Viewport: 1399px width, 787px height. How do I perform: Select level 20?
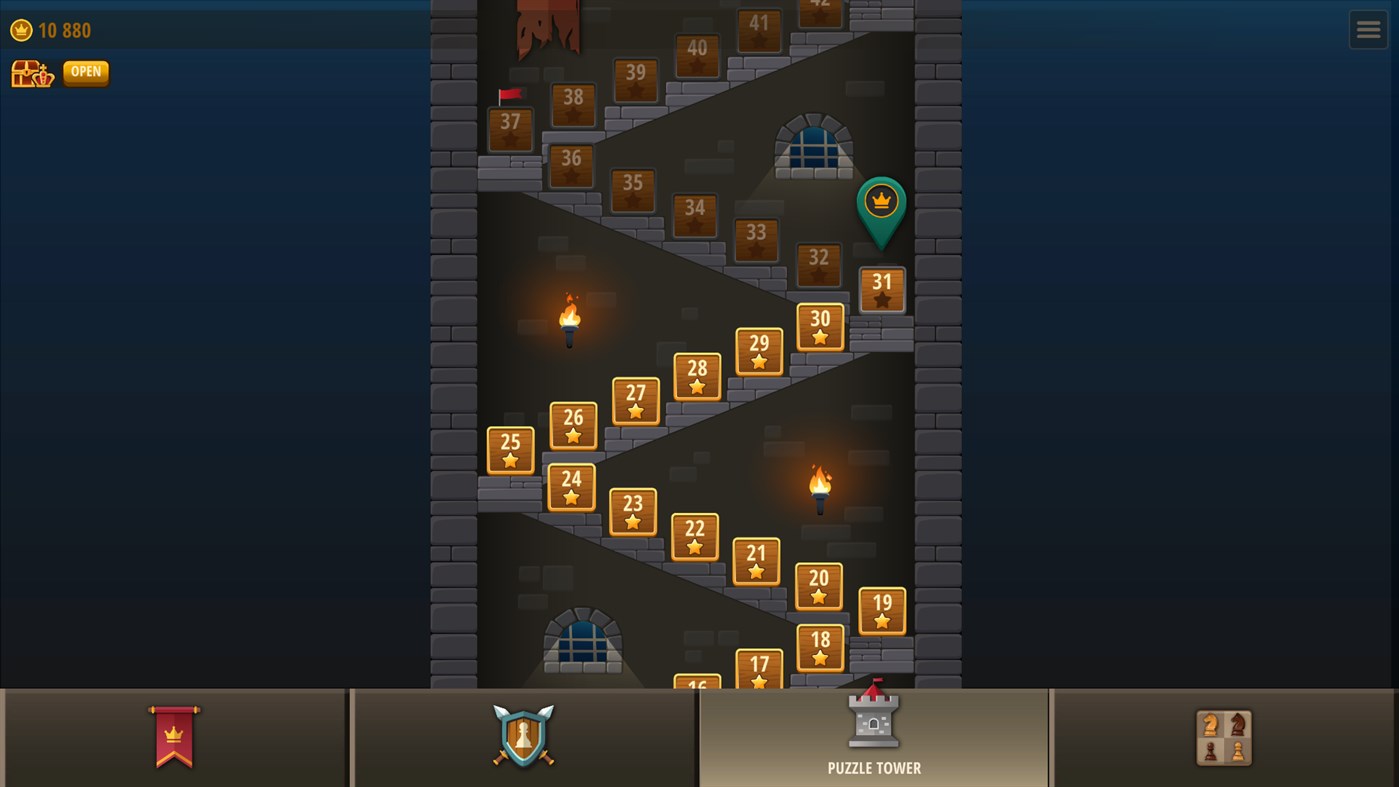pyautogui.click(x=819, y=587)
